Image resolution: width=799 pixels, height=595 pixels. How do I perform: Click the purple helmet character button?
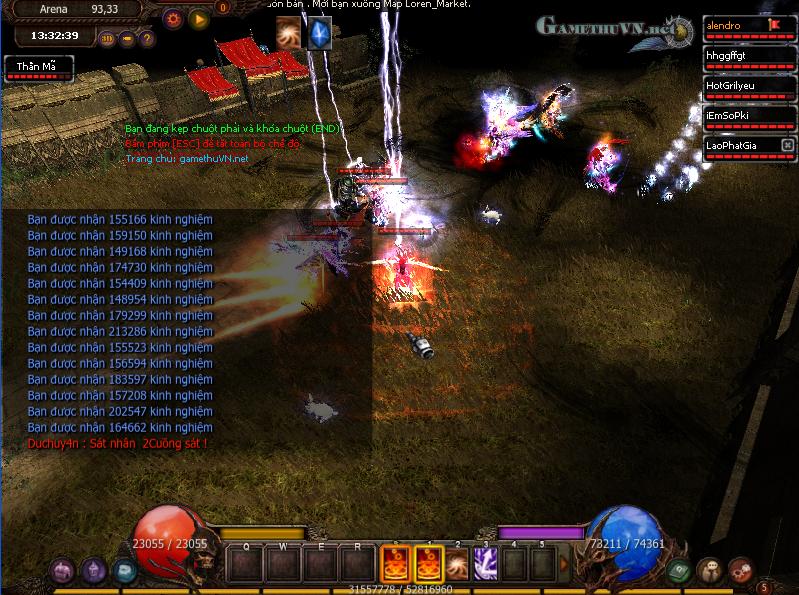click(x=94, y=570)
